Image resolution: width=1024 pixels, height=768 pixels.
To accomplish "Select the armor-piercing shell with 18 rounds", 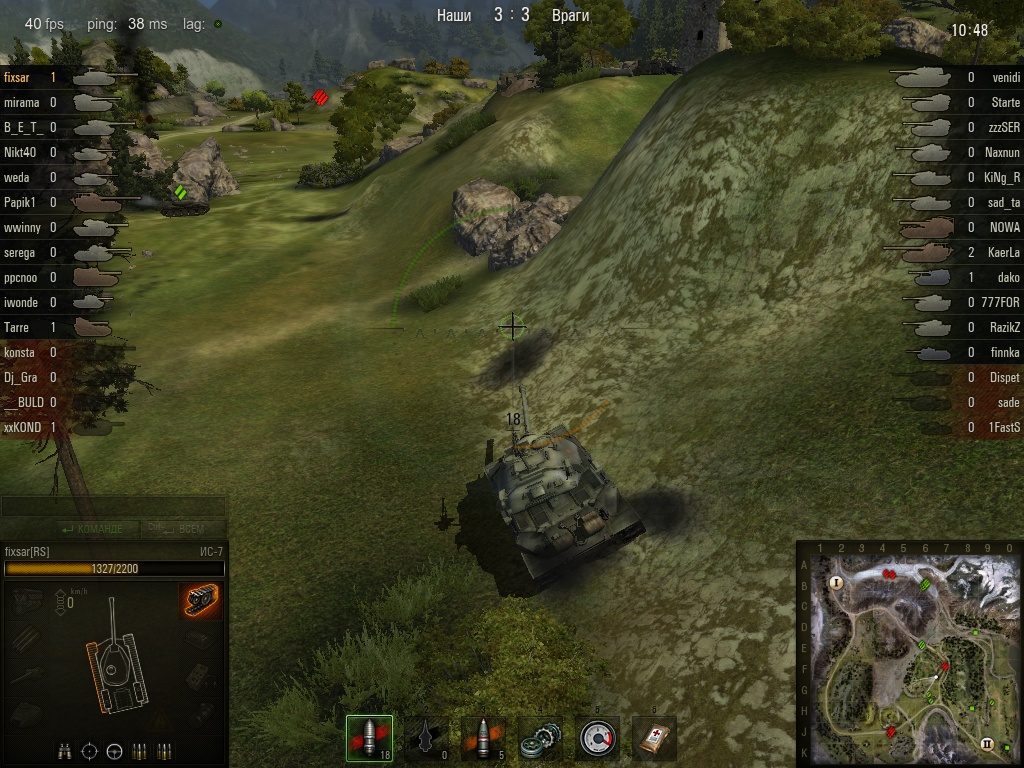I will 369,739.
